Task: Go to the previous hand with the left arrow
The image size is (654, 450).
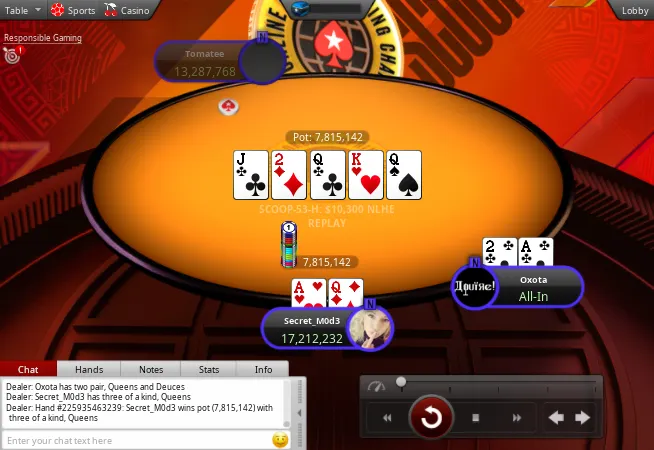Action: click(557, 418)
